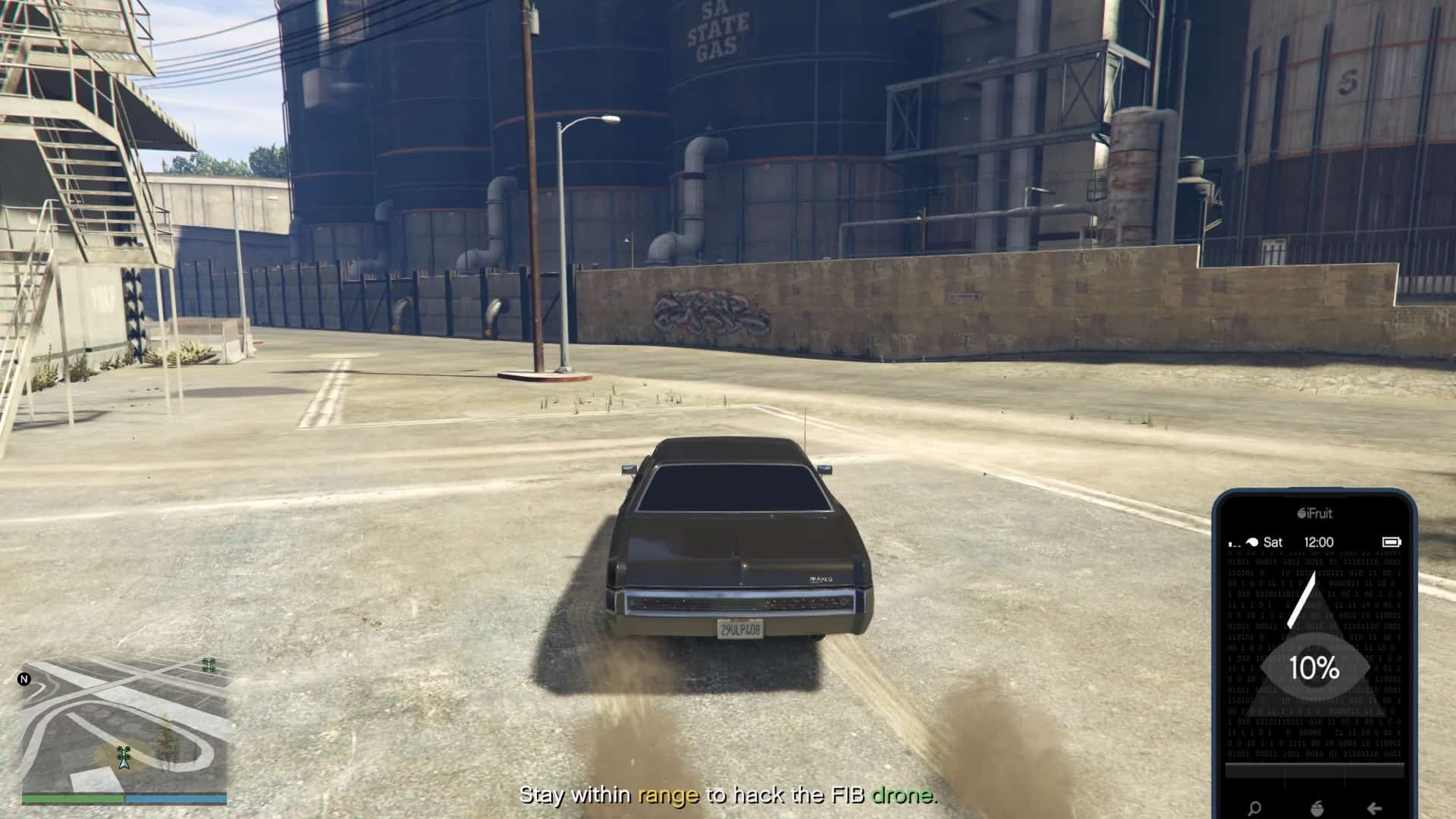Open the minimap
Screen dimensions: 1456x819
125,724
